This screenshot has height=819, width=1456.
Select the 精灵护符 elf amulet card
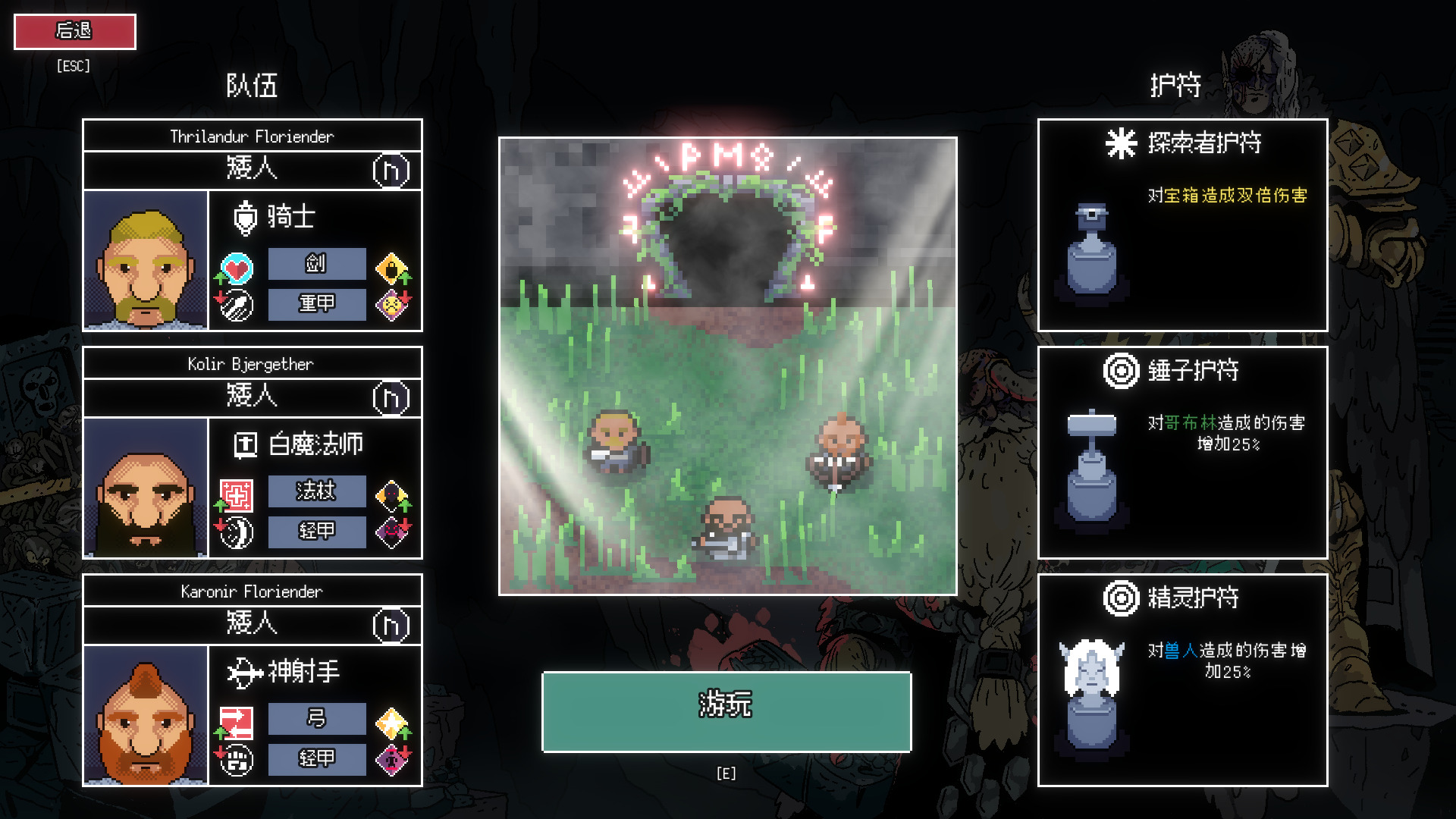pos(1182,680)
